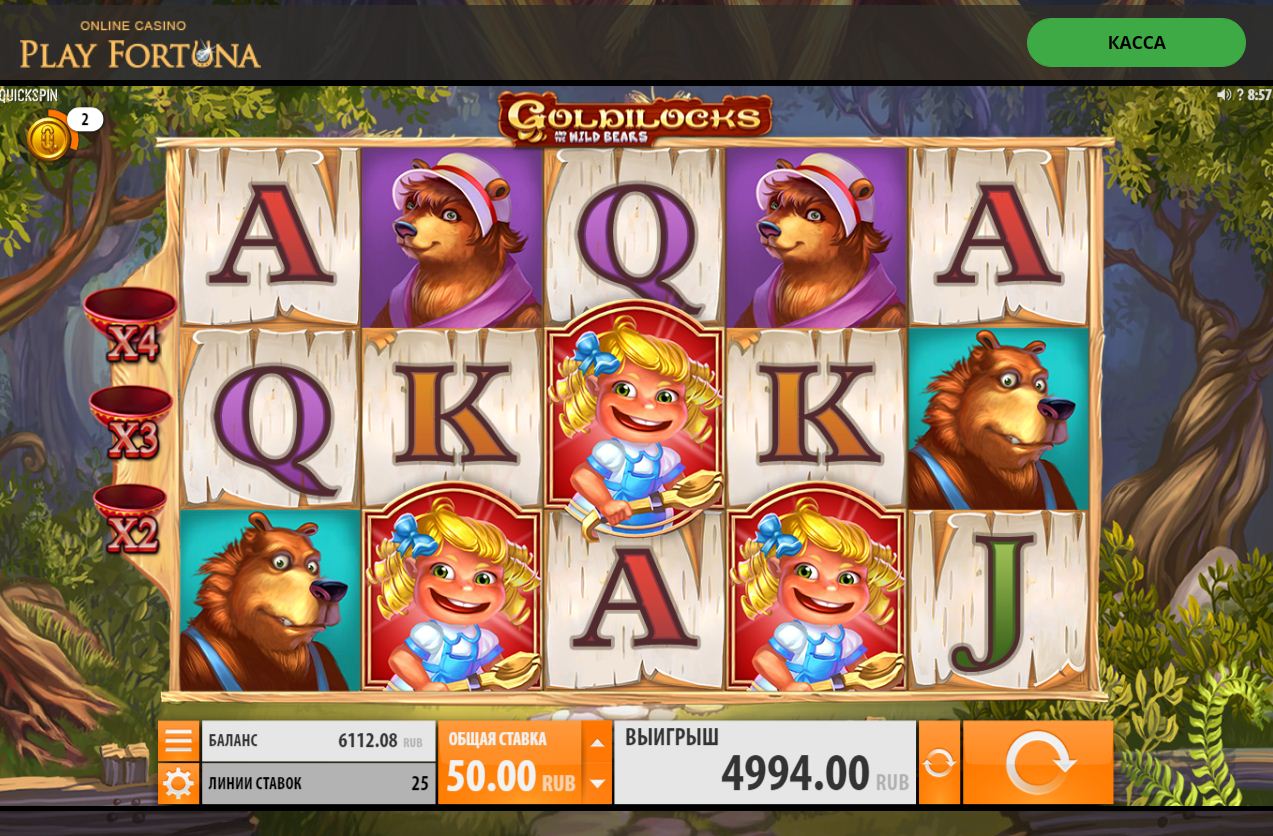Open the gear settings

pos(178,783)
